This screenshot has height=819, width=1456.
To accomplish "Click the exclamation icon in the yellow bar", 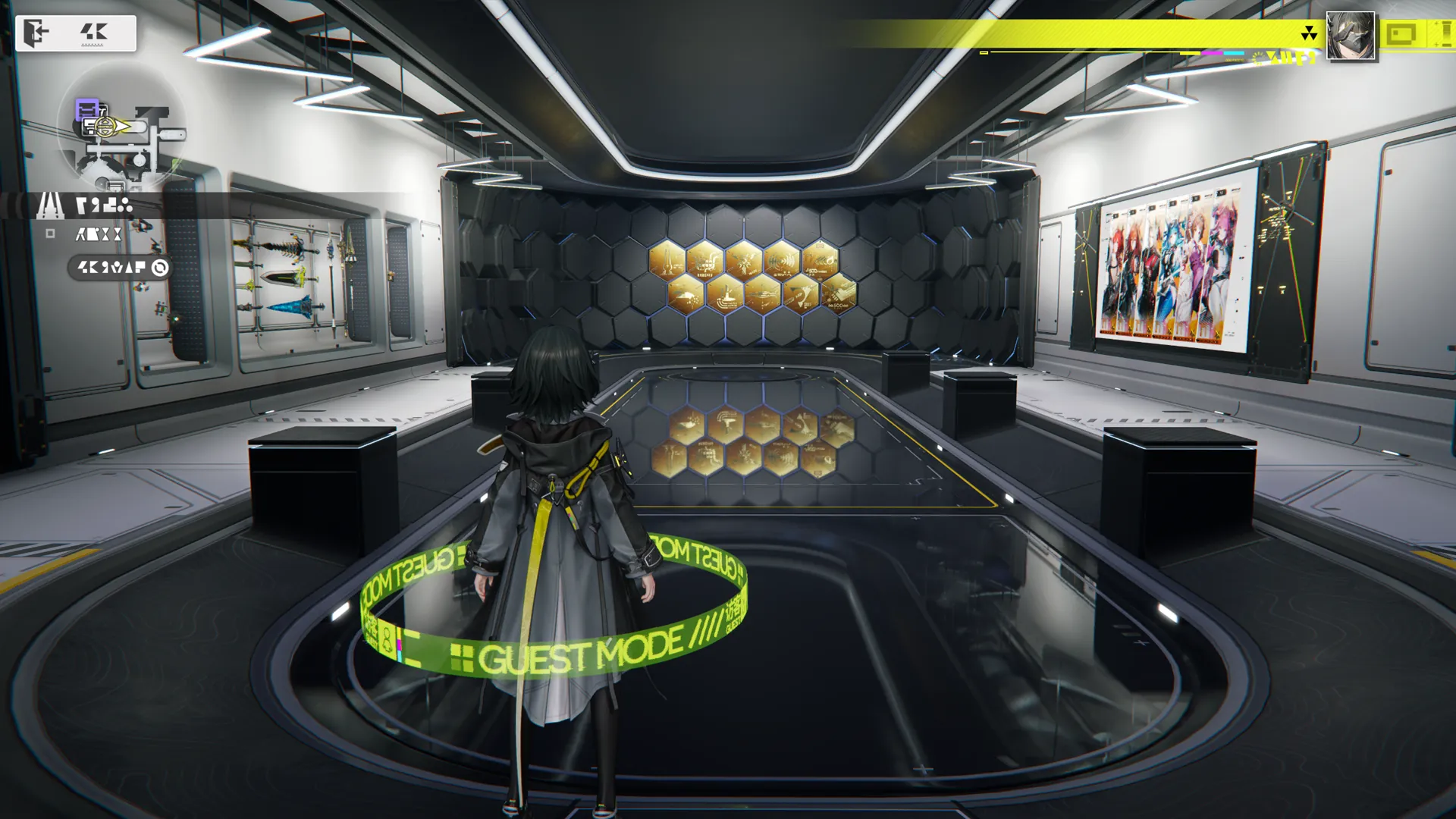I will pyautogui.click(x=1444, y=34).
